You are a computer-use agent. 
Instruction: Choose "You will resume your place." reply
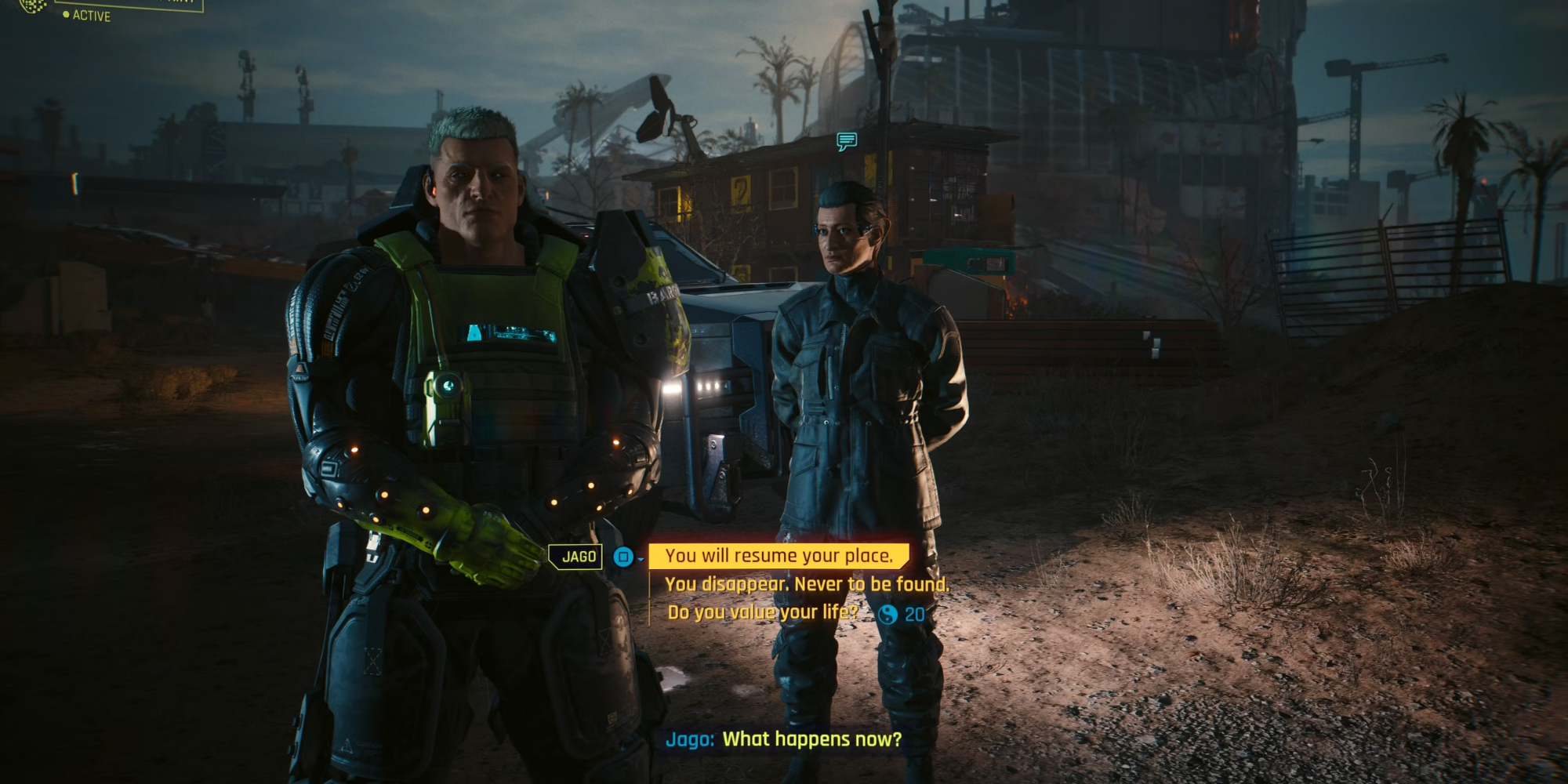tap(779, 556)
